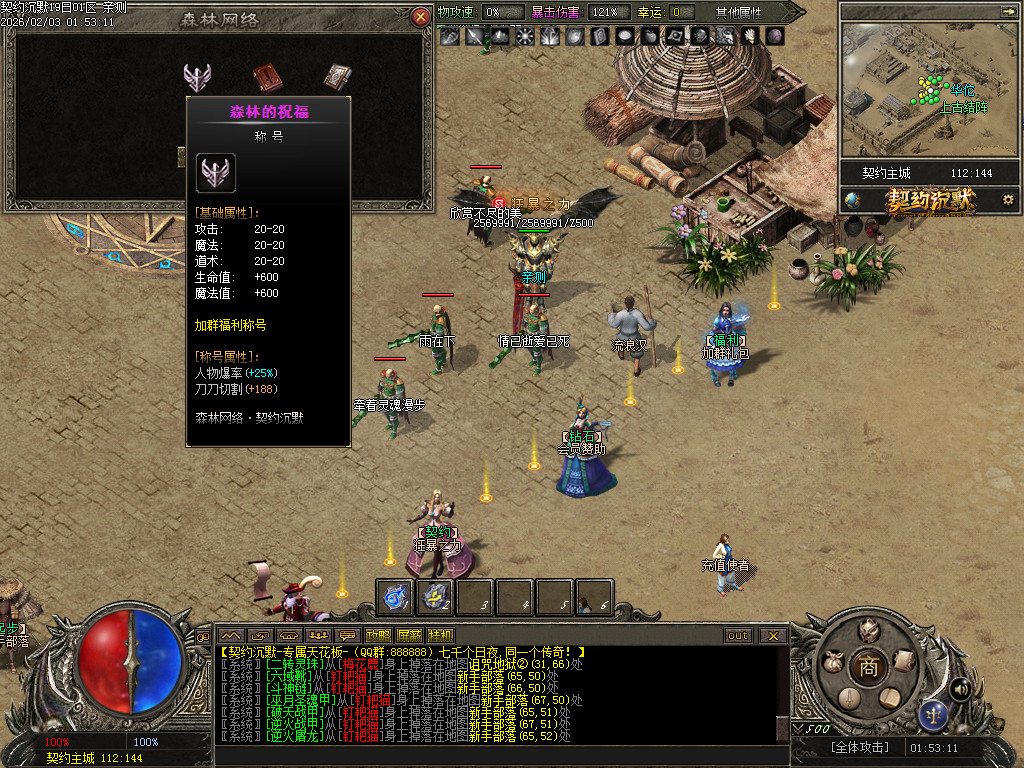This screenshot has height=768, width=1024.
Task: Use the first hotbar skill slot
Action: pyautogui.click(x=397, y=597)
